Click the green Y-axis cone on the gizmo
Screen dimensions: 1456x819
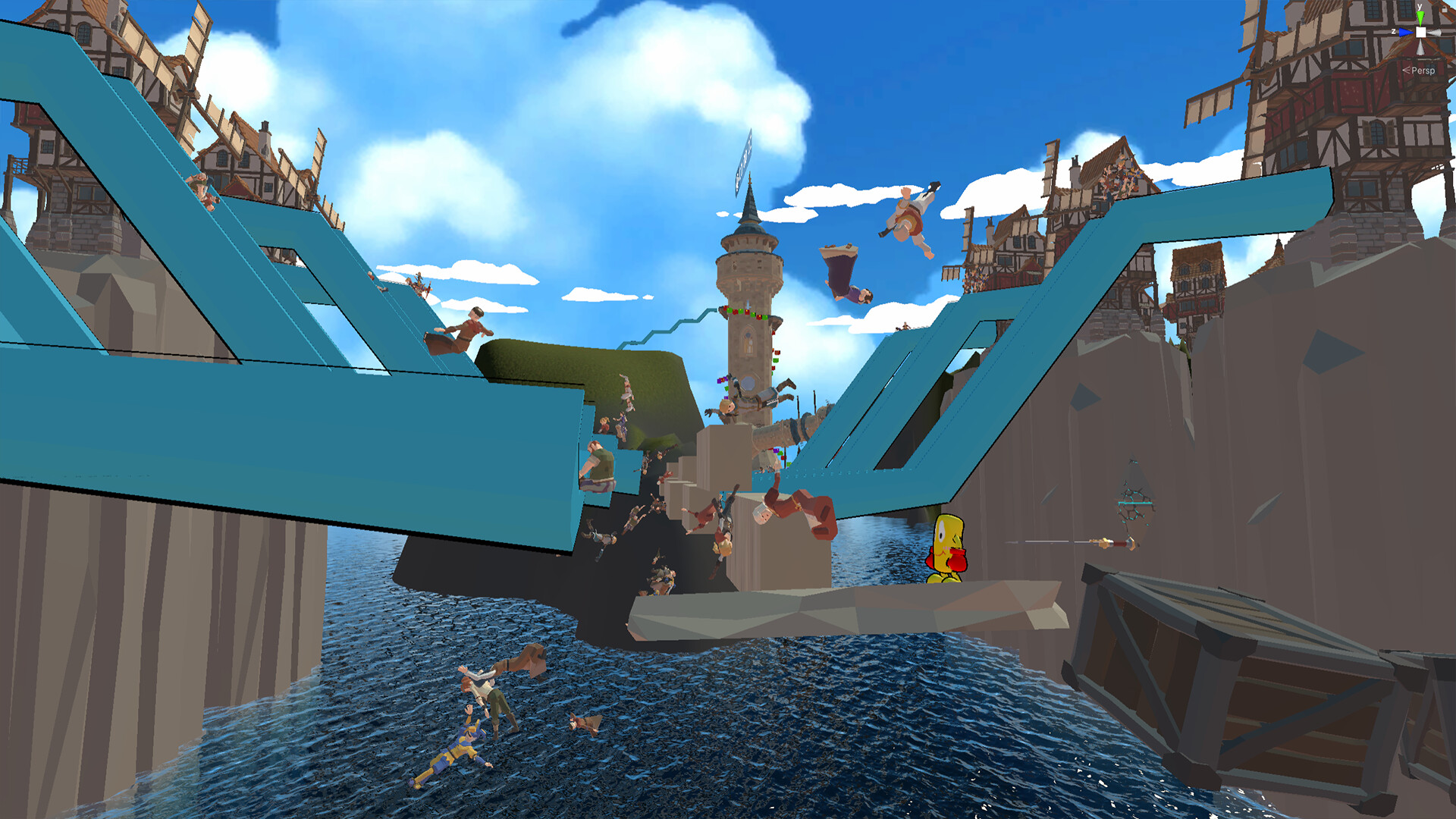[x=1420, y=17]
